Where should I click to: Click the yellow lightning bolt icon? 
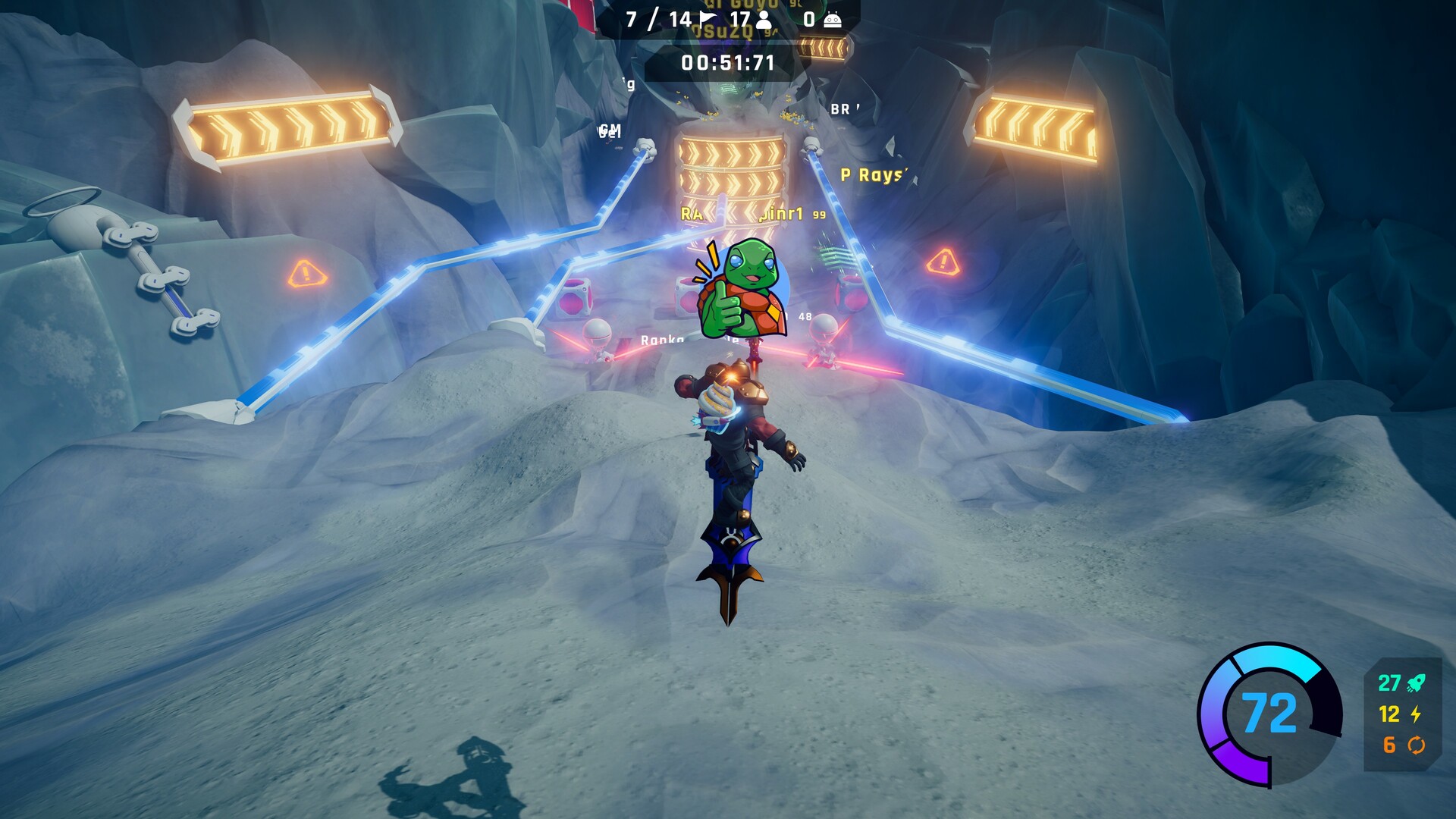[1416, 714]
